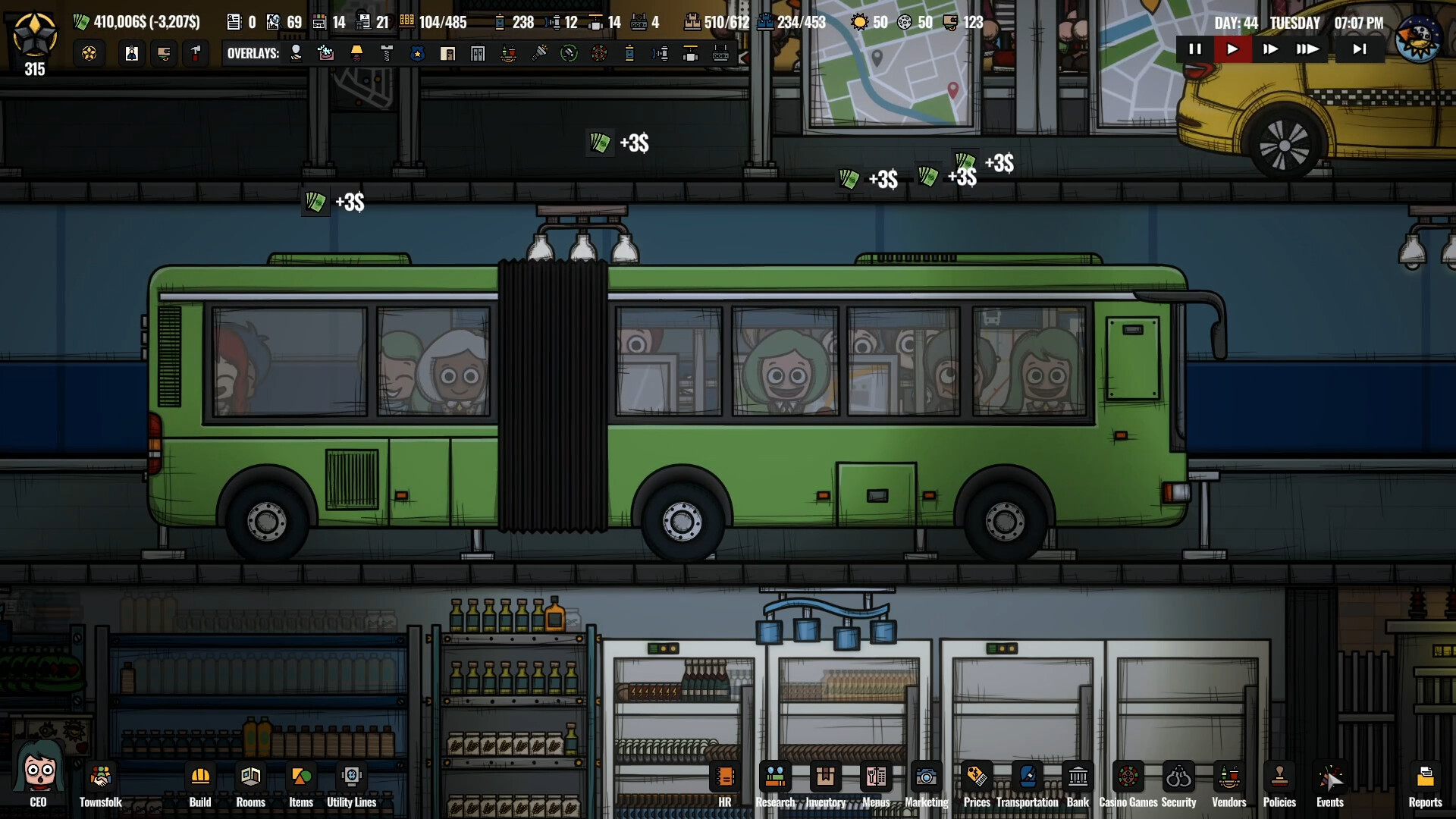Image resolution: width=1456 pixels, height=819 pixels.
Task: Open the Inventory panel
Action: (825, 777)
